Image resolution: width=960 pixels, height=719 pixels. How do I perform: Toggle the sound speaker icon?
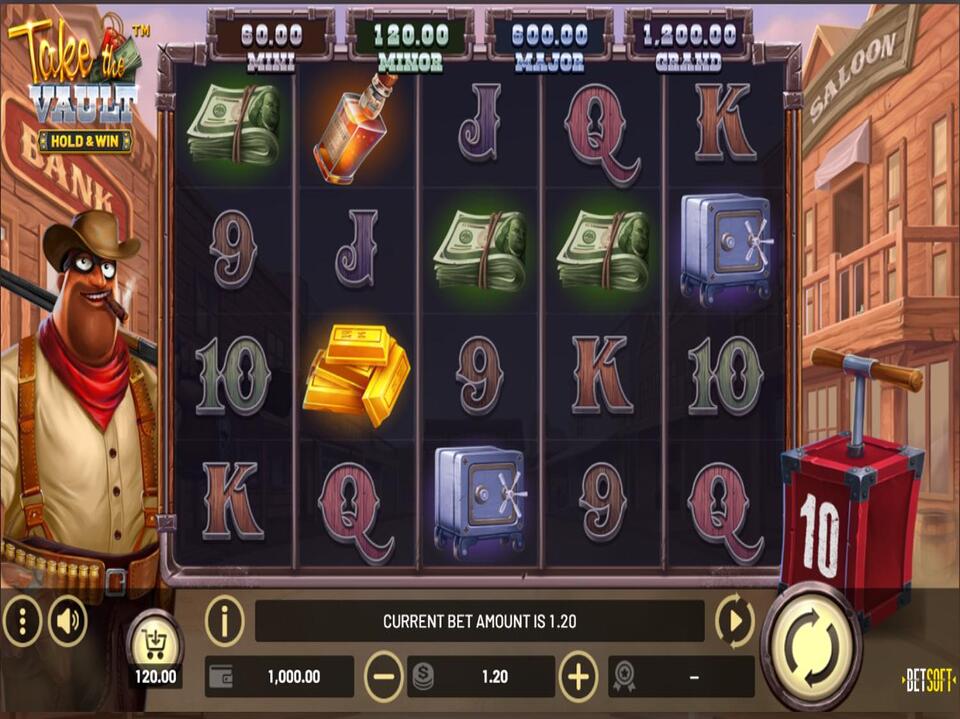68,622
